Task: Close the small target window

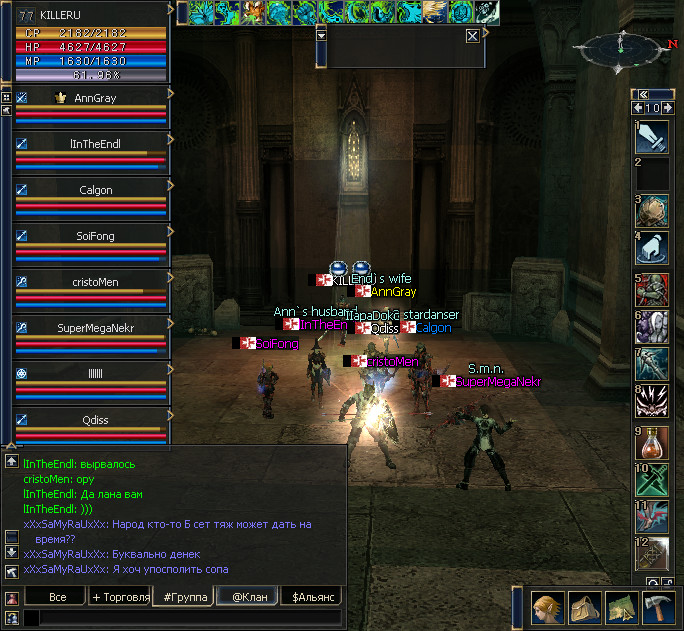Action: tap(472, 35)
